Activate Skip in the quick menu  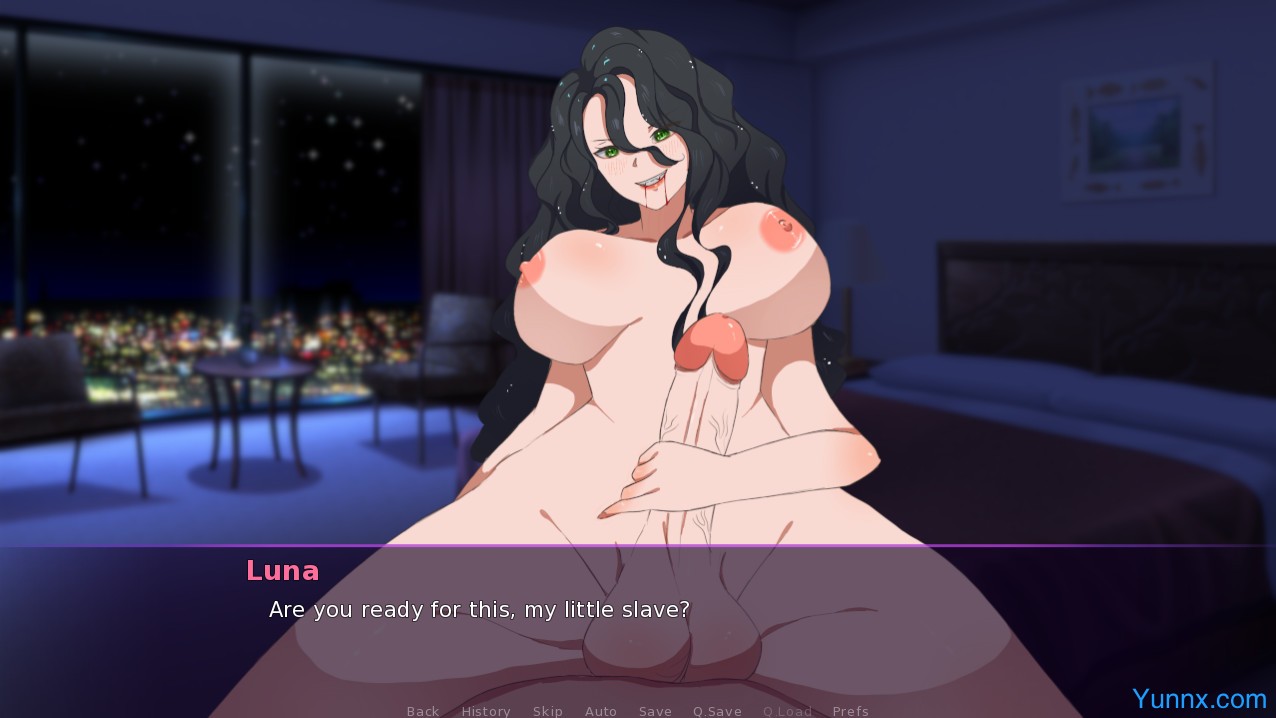tap(548, 711)
